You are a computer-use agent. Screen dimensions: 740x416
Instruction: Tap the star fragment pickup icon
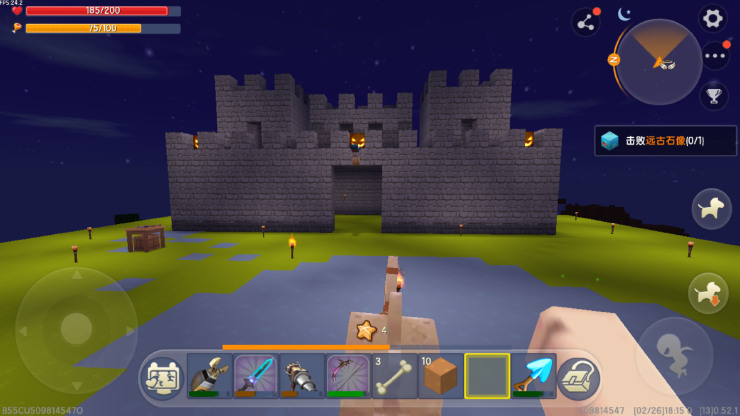(366, 329)
